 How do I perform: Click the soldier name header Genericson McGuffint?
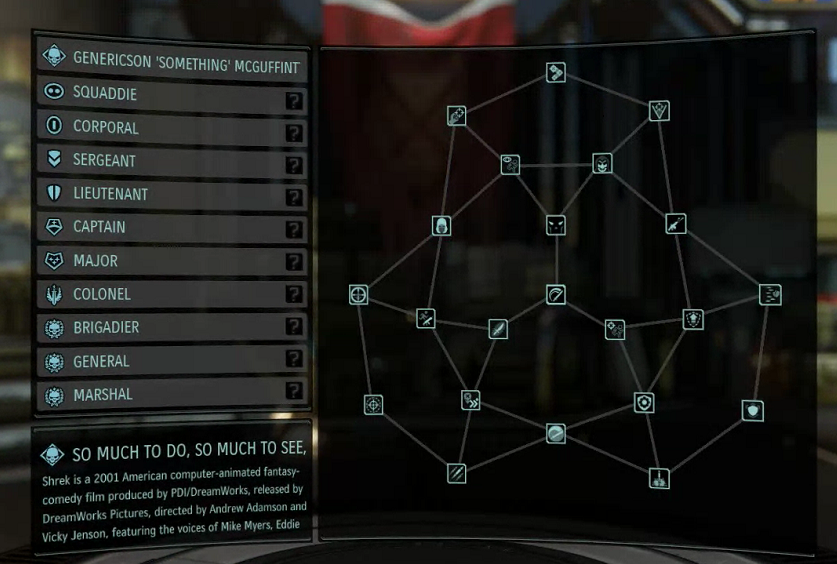(172, 57)
